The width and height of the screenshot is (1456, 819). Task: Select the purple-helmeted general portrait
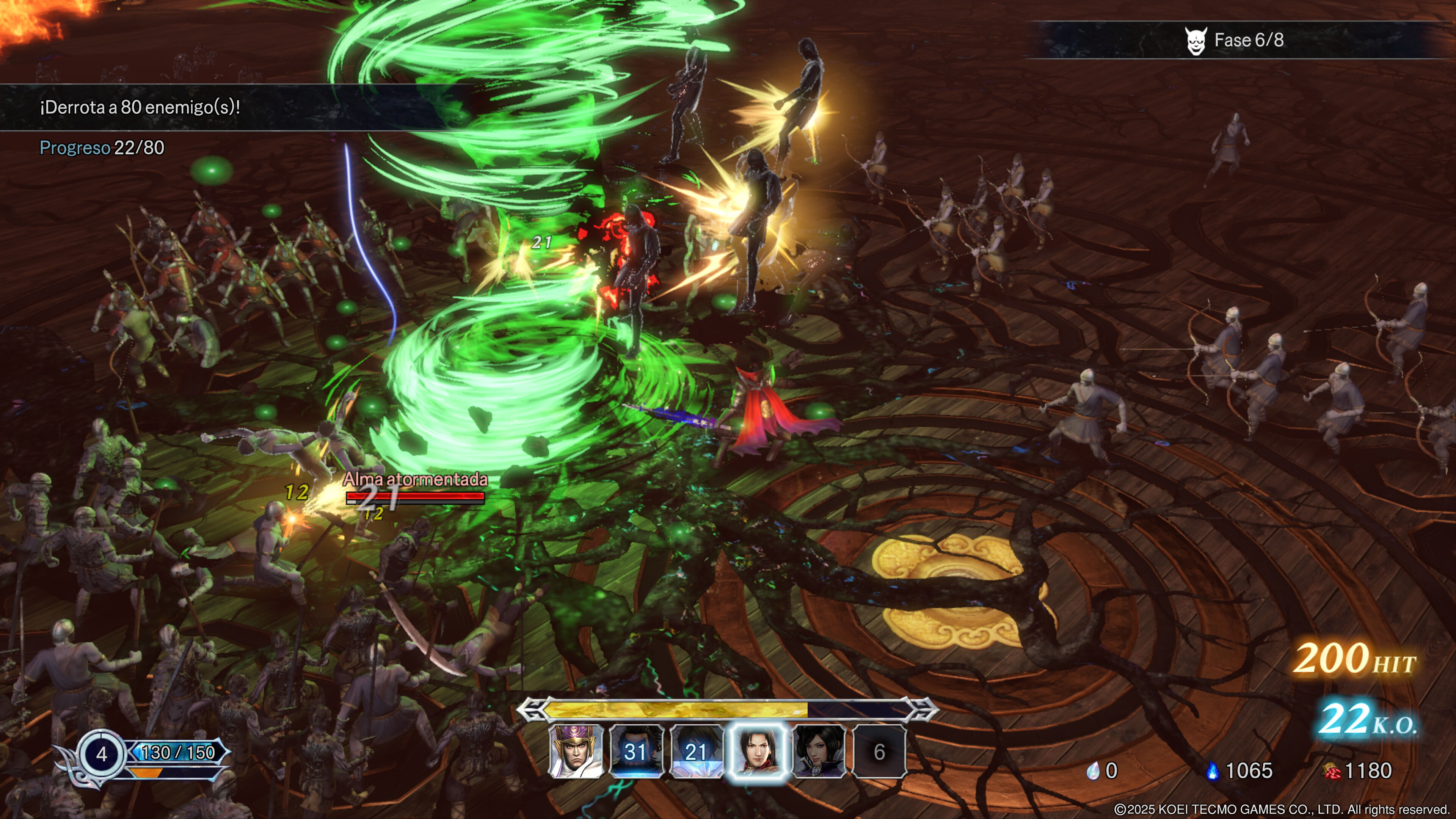pyautogui.click(x=576, y=751)
